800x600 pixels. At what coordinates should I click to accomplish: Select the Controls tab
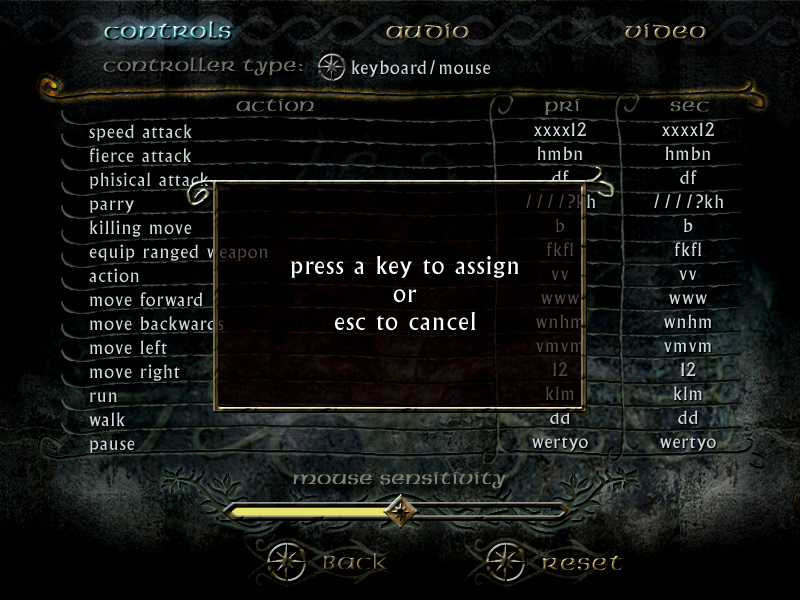pos(167,31)
